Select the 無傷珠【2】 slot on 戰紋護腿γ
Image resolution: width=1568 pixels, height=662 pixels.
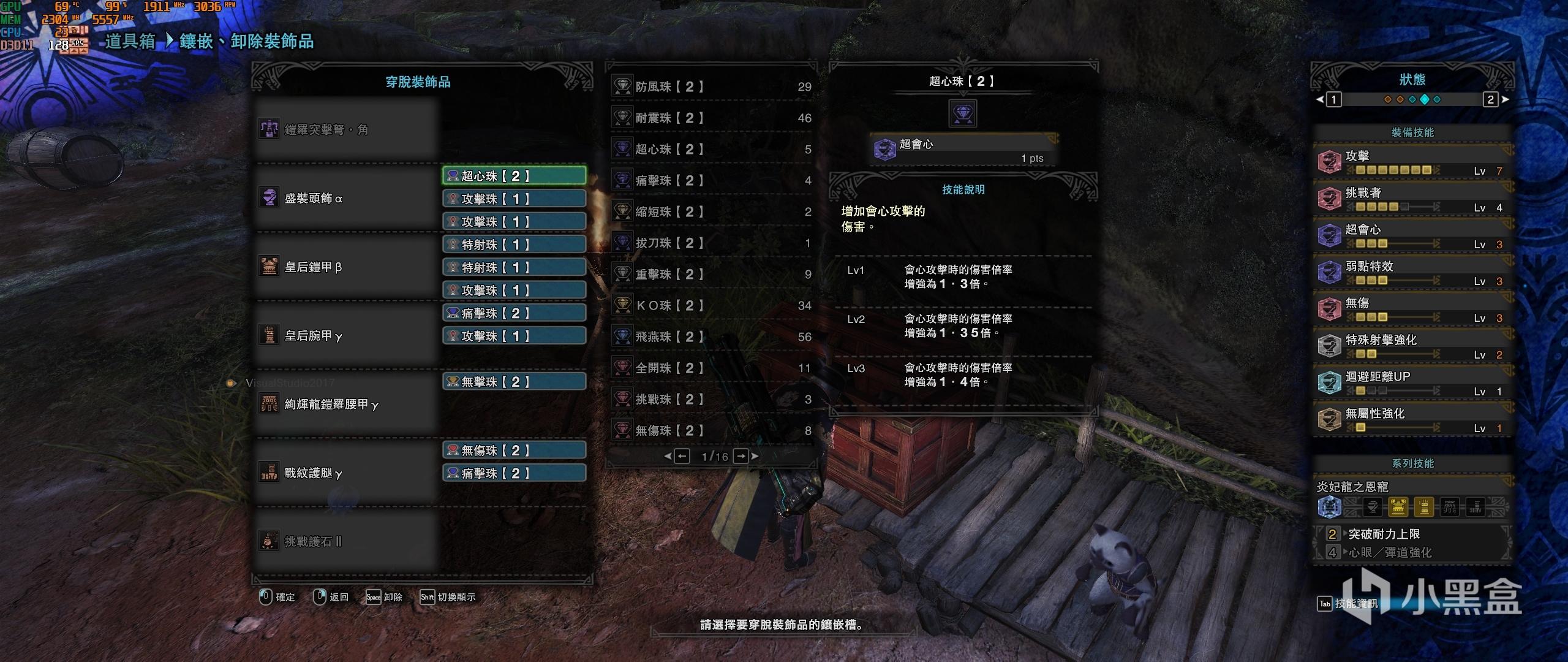click(x=514, y=451)
